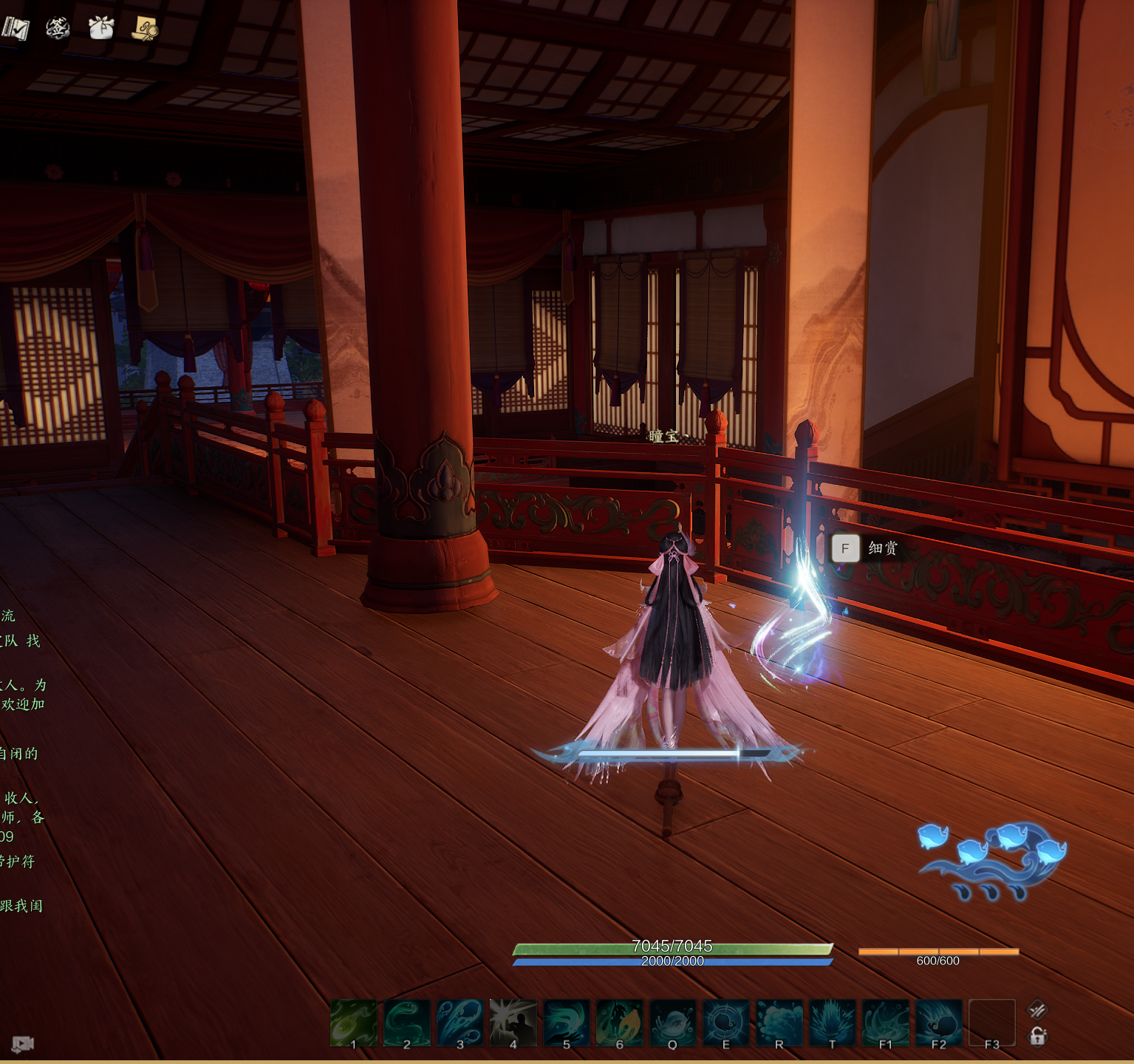Cast the fish-in-bubble skill on Q
1134x1064 pixels.
(x=673, y=1023)
